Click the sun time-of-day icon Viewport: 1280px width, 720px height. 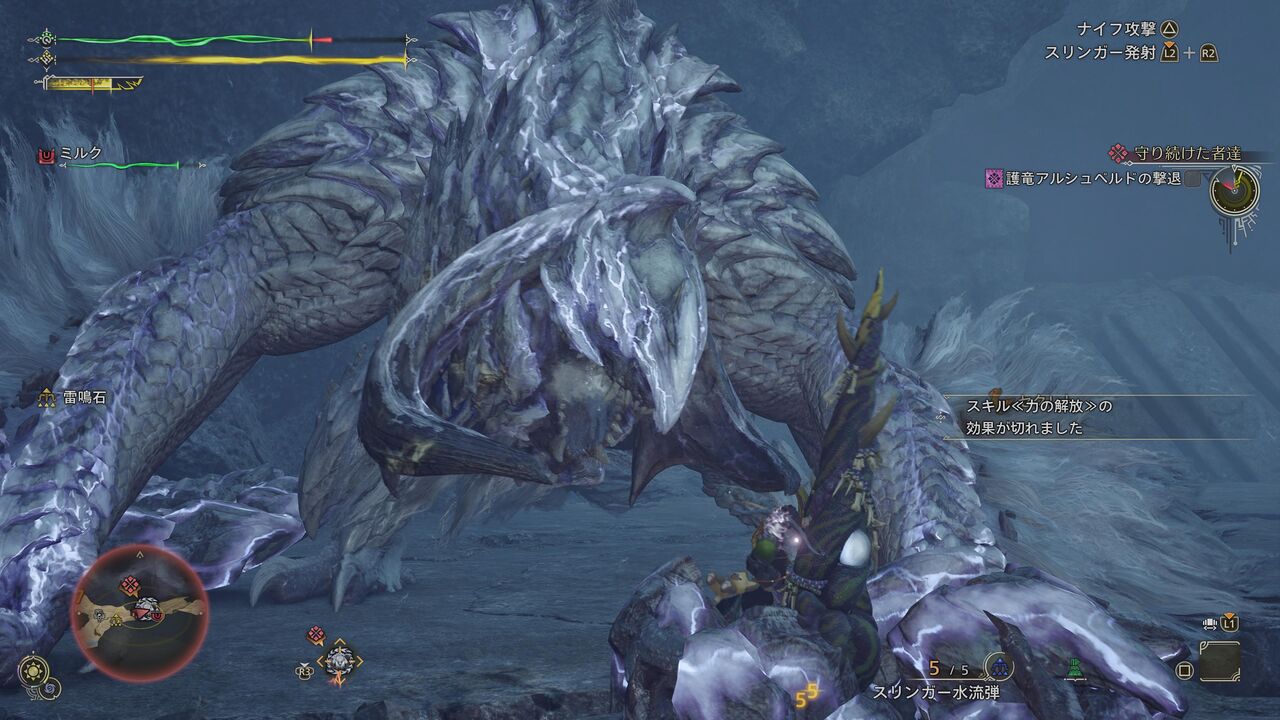point(33,669)
